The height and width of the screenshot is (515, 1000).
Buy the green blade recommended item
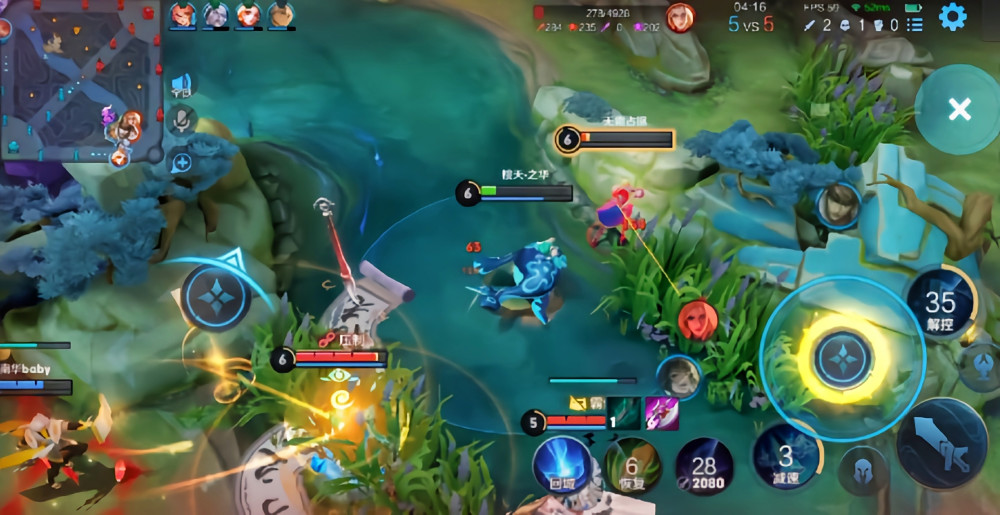pyautogui.click(x=624, y=413)
